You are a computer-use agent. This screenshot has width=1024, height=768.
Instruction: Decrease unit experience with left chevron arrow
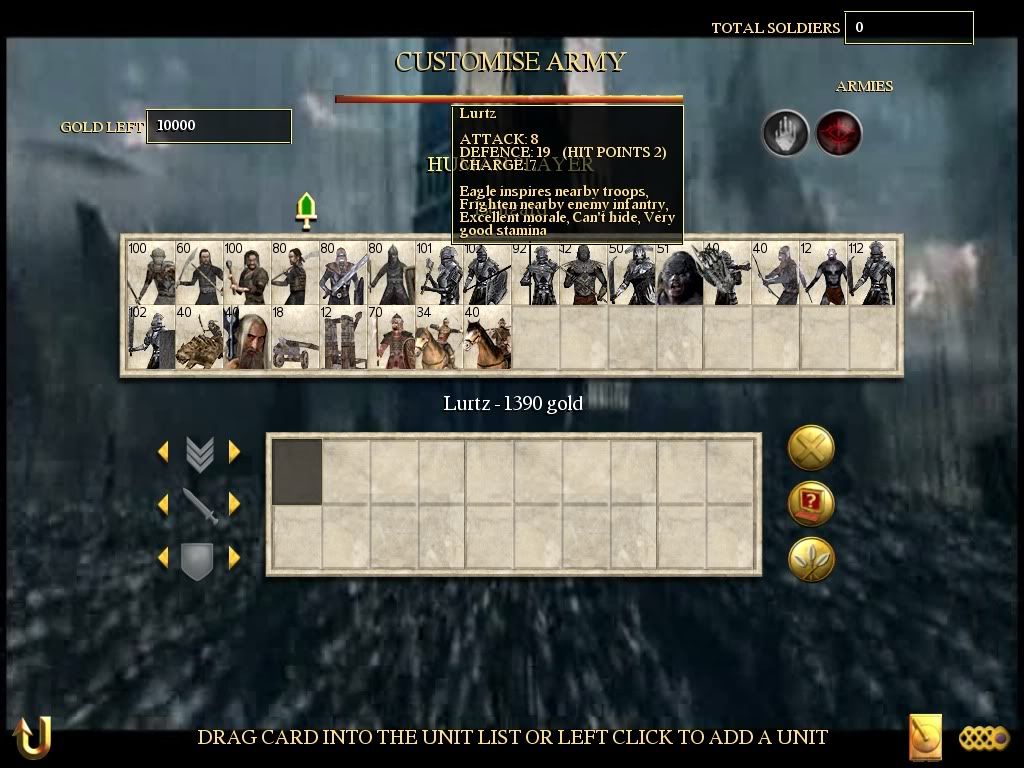coord(163,452)
